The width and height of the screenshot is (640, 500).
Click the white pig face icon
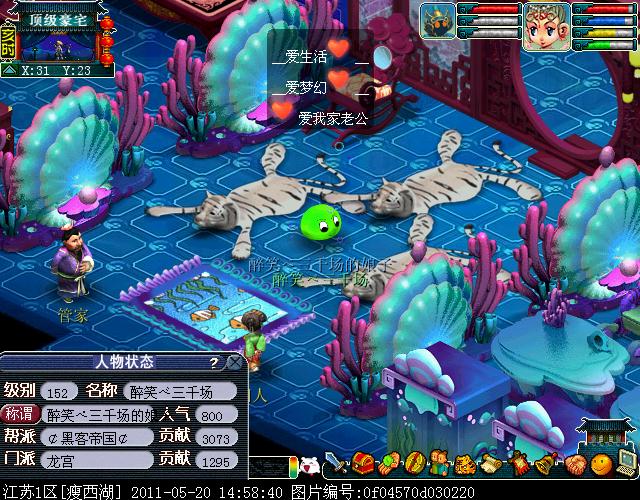310,465
